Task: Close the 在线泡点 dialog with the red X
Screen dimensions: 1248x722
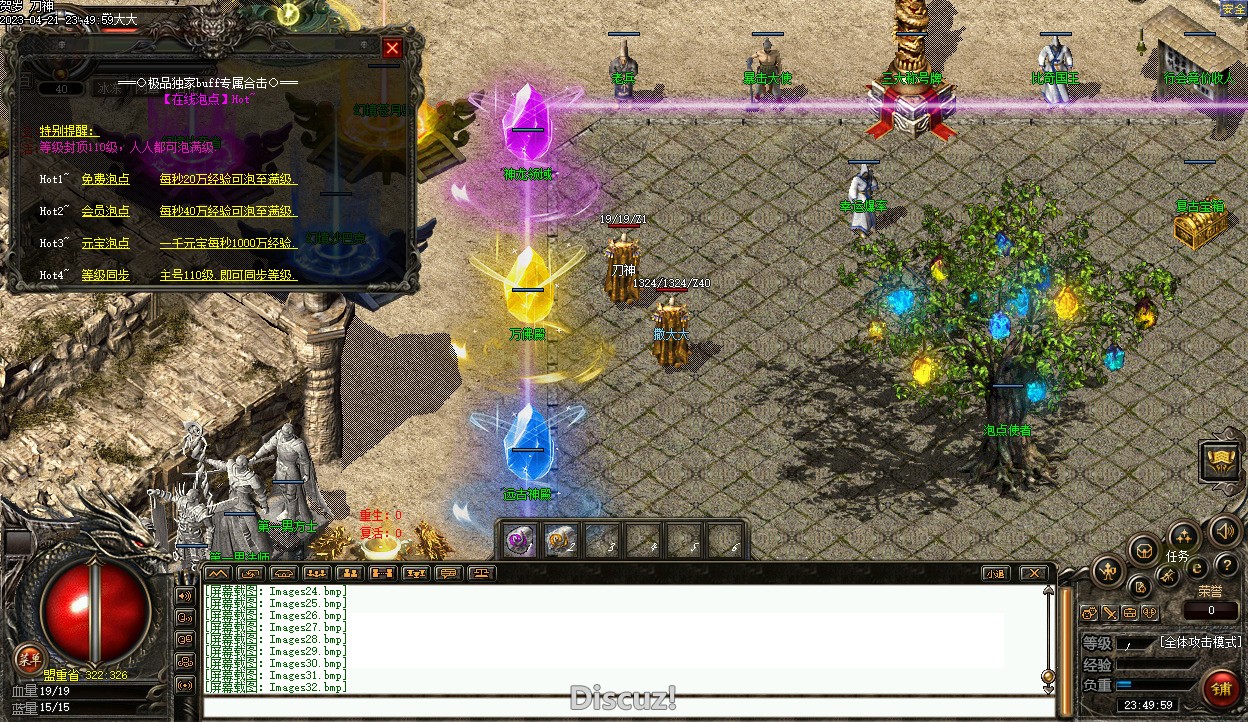Action: coord(392,48)
